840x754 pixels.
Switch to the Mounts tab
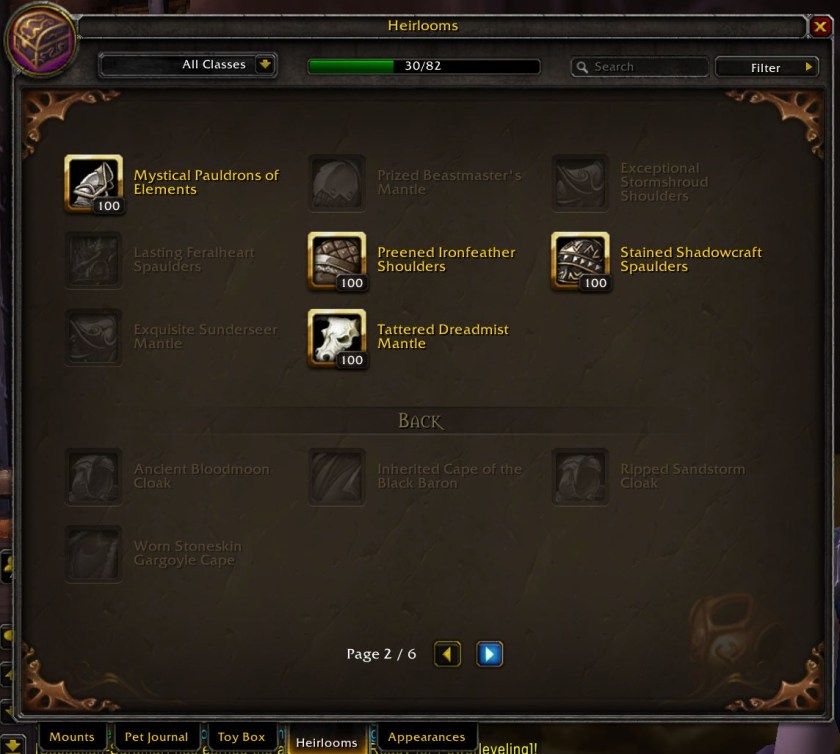click(x=72, y=738)
